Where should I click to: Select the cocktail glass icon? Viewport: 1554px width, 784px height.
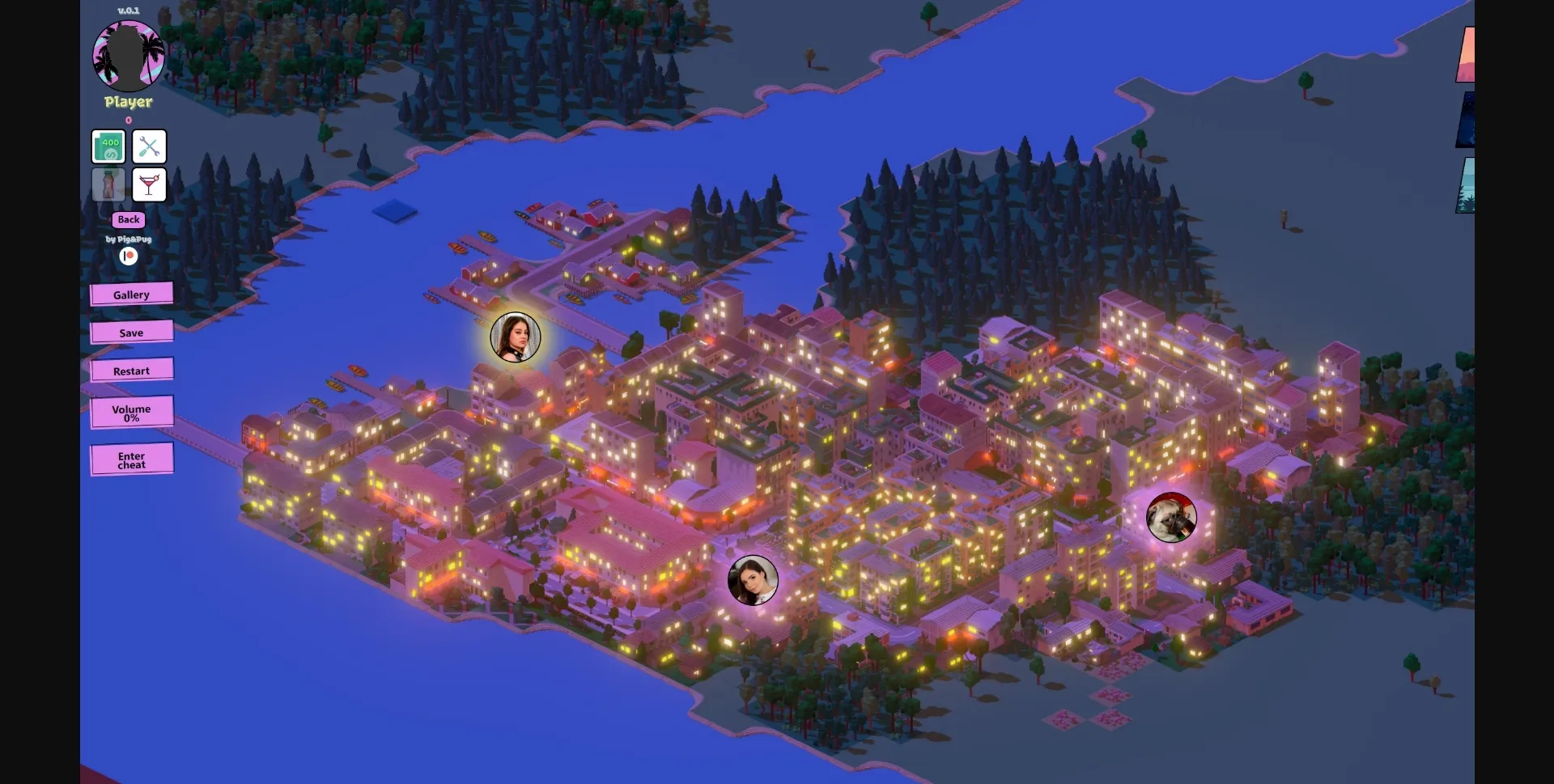pos(149,185)
